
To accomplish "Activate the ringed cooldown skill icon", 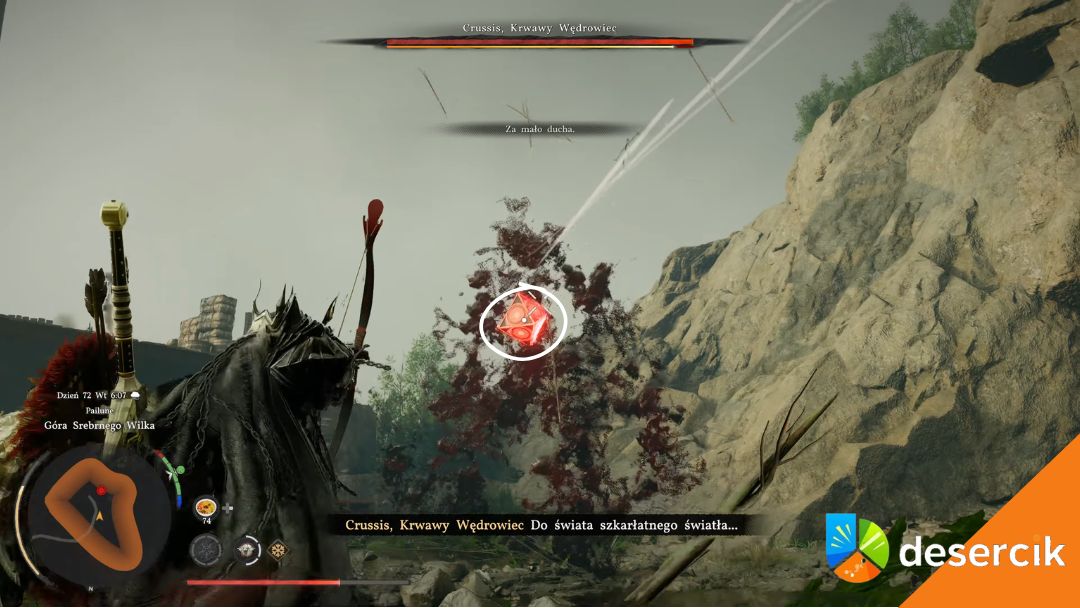I will (246, 549).
